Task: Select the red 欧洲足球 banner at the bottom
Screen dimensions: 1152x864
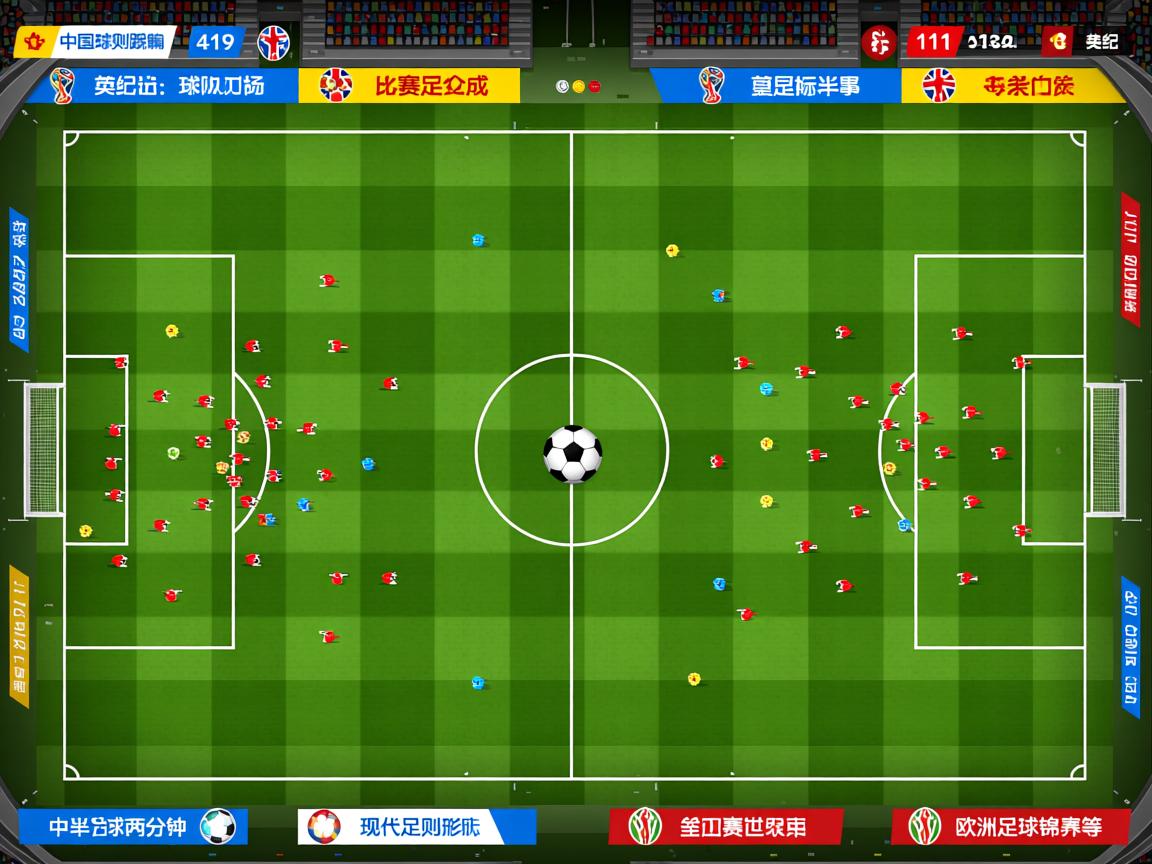Action: [x=1010, y=827]
